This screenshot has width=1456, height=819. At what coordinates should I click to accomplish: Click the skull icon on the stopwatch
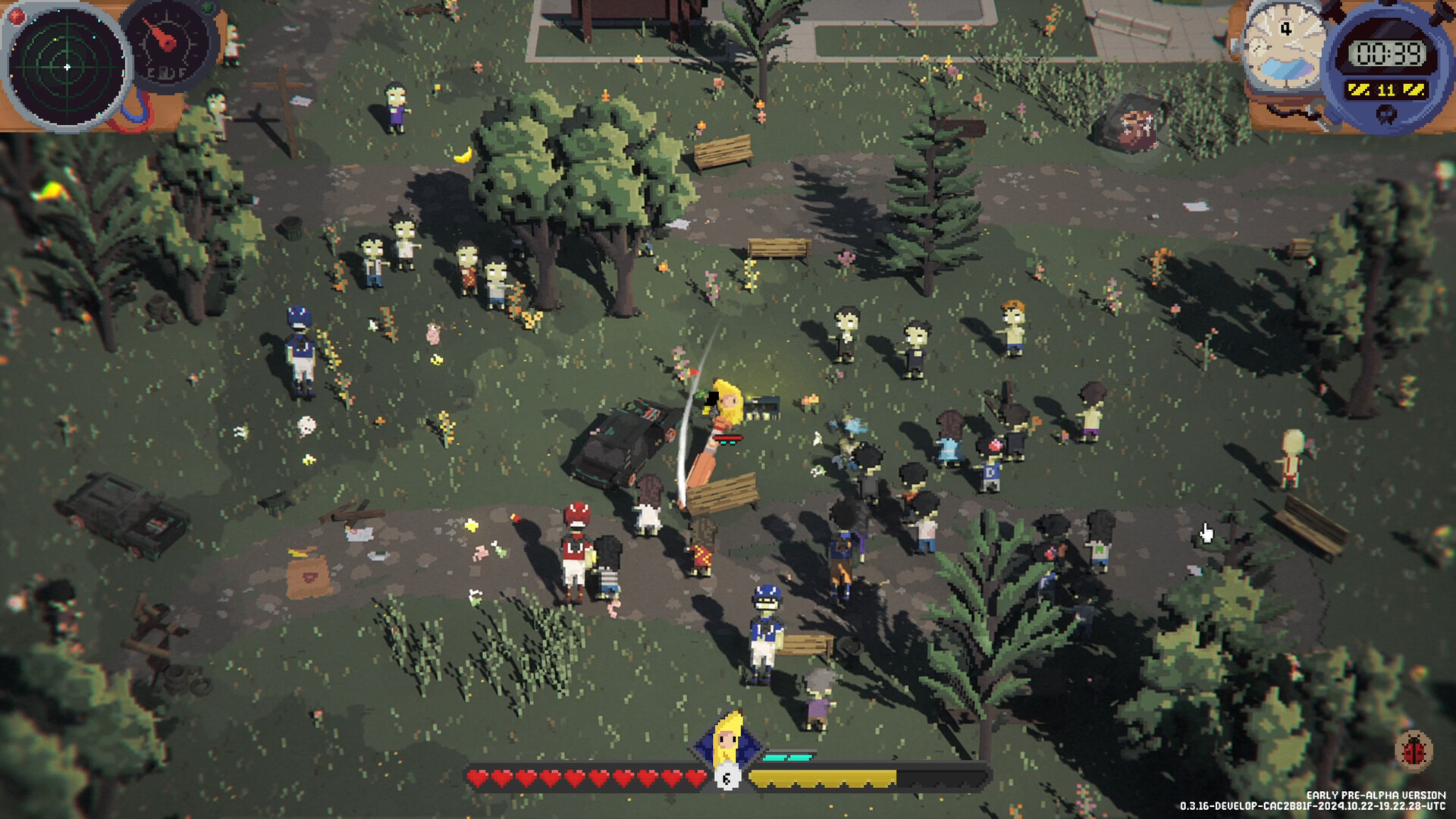tap(1386, 114)
